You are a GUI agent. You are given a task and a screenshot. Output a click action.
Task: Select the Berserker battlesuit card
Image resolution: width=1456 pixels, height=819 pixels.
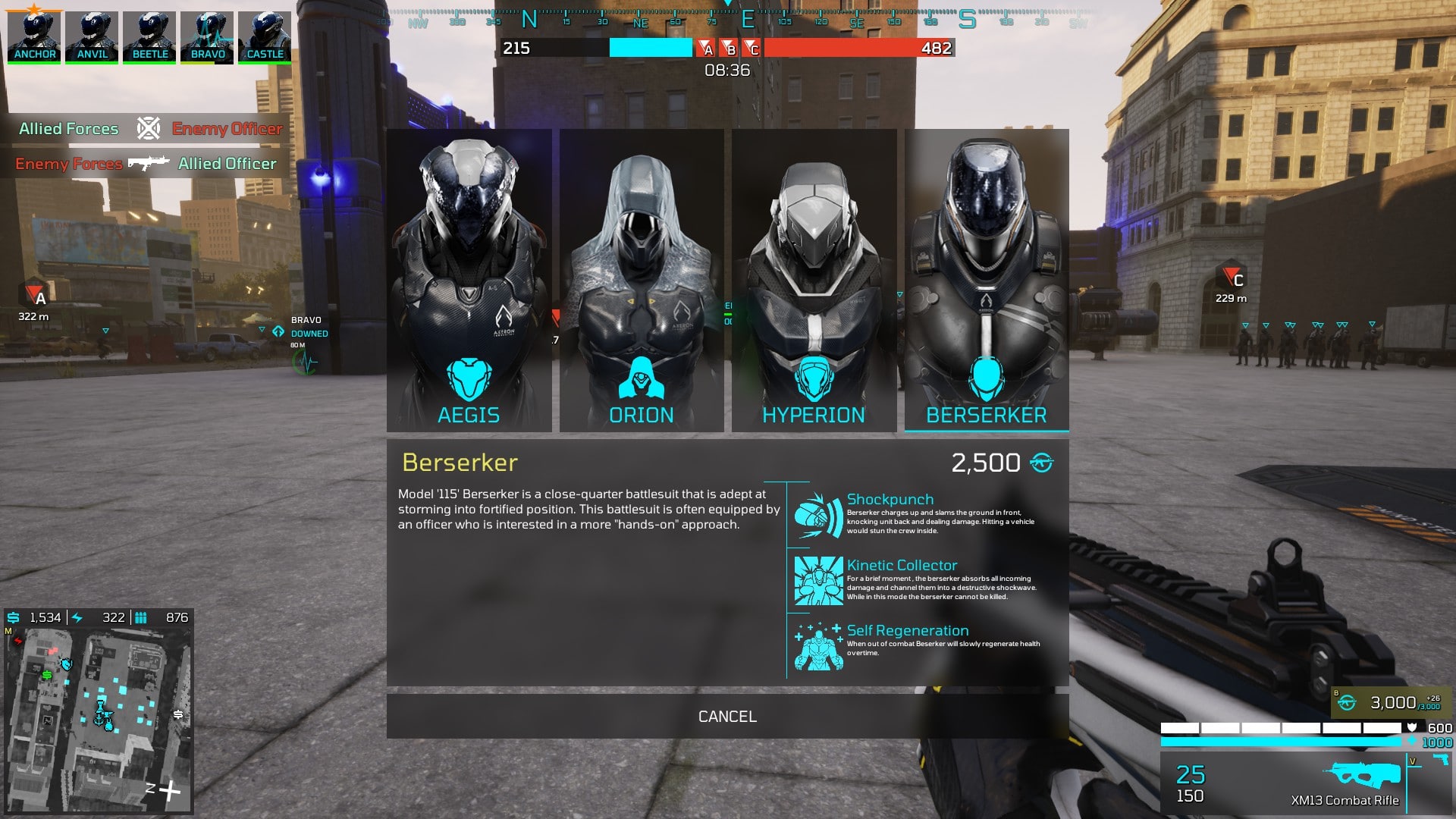(x=987, y=281)
